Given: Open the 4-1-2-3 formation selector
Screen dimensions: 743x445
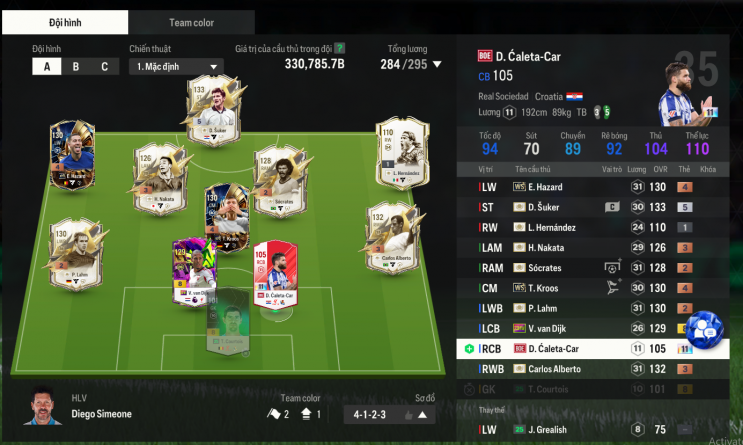Looking at the screenshot, I should pyautogui.click(x=389, y=415).
